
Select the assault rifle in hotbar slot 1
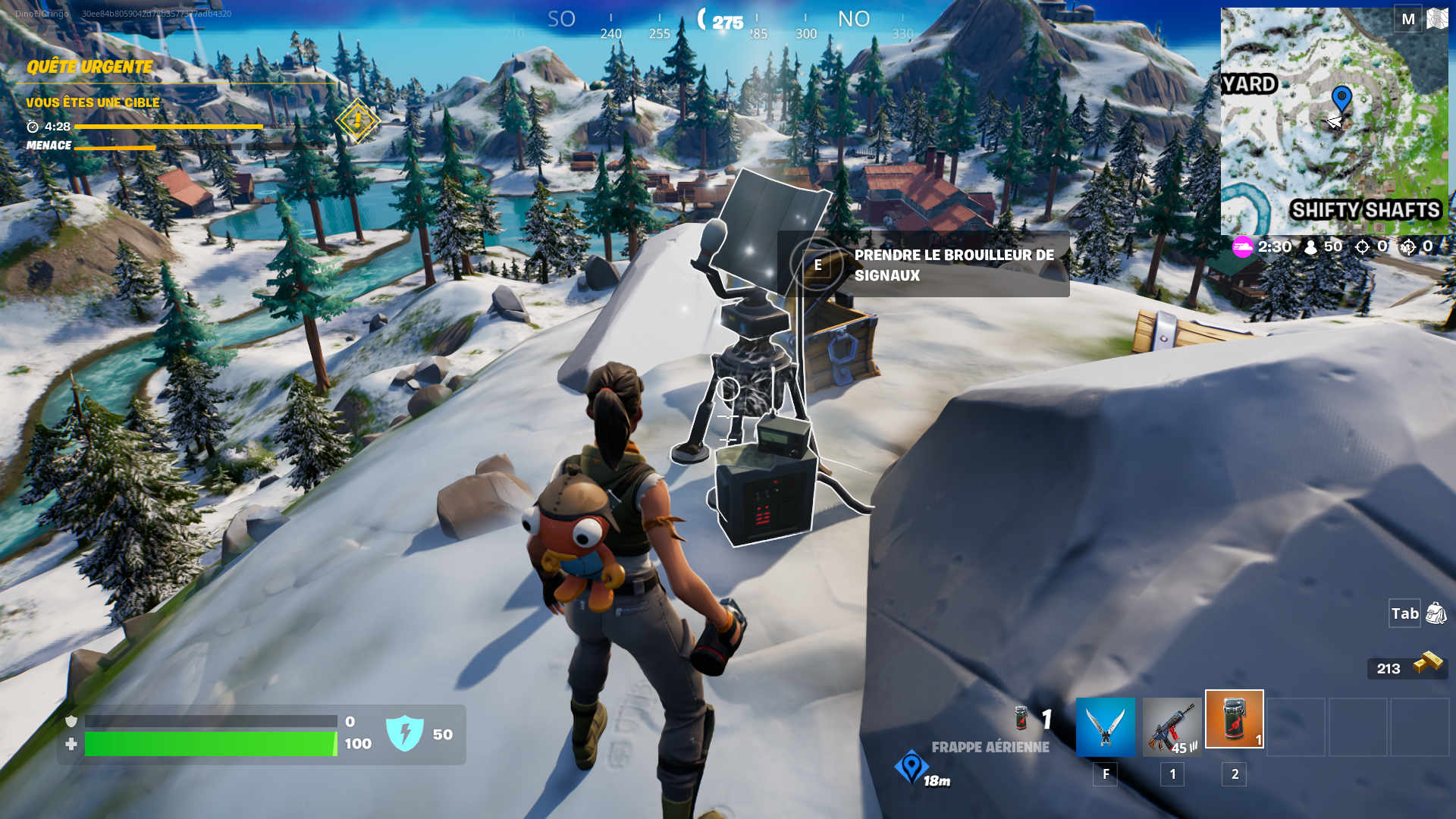[1171, 728]
